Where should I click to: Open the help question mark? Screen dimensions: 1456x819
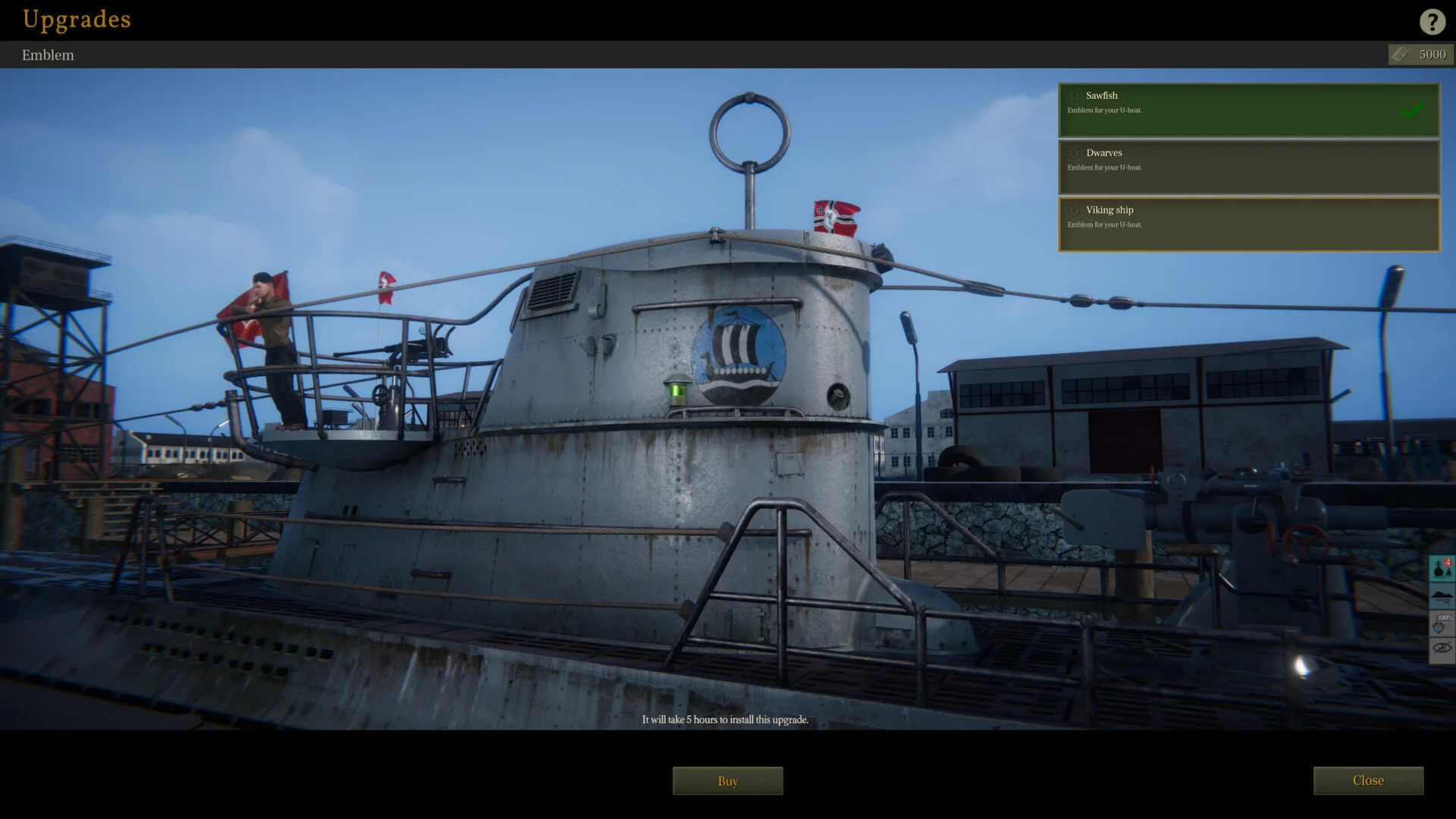click(1432, 21)
